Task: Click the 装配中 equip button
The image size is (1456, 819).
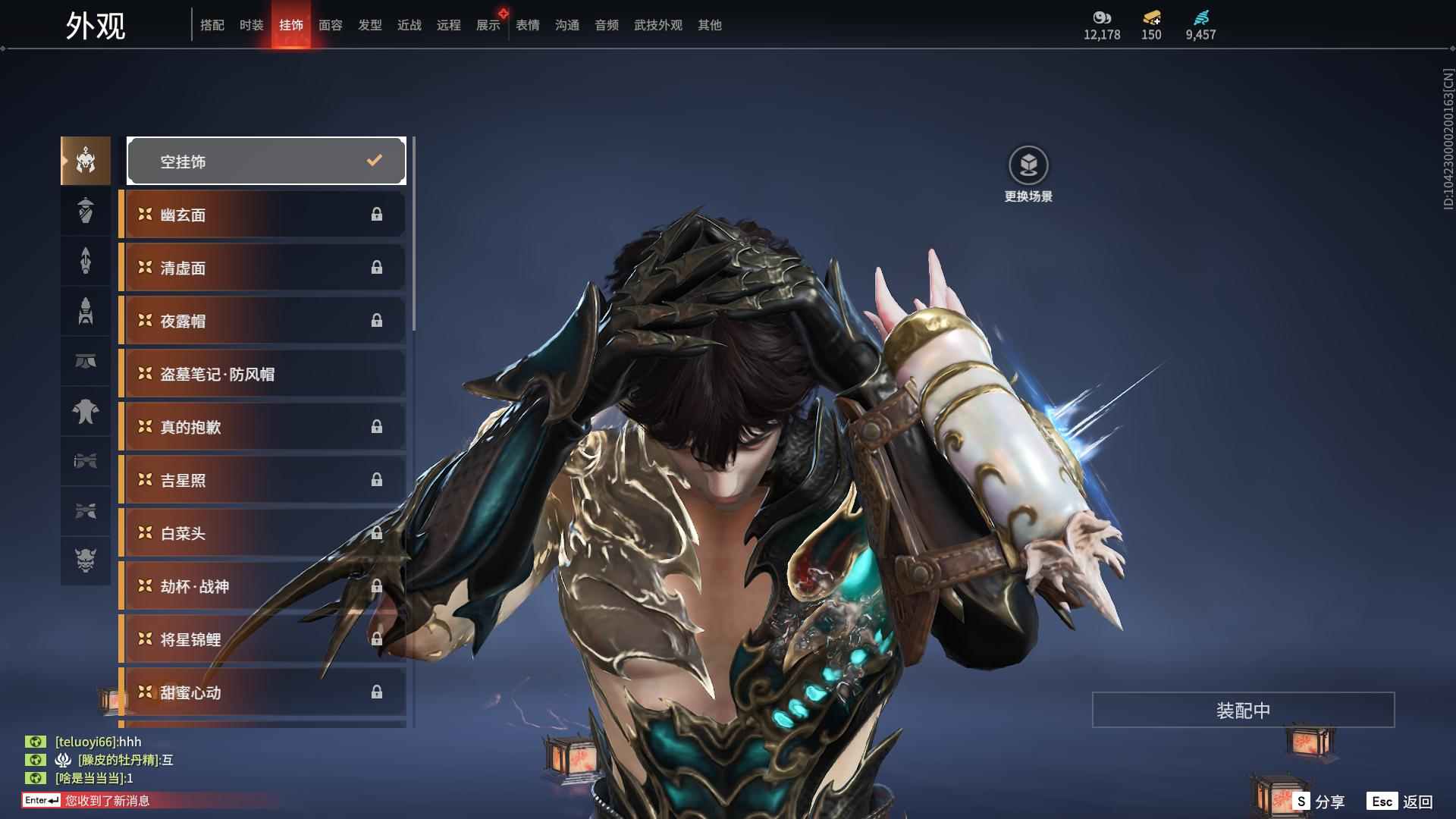Action: (1243, 710)
